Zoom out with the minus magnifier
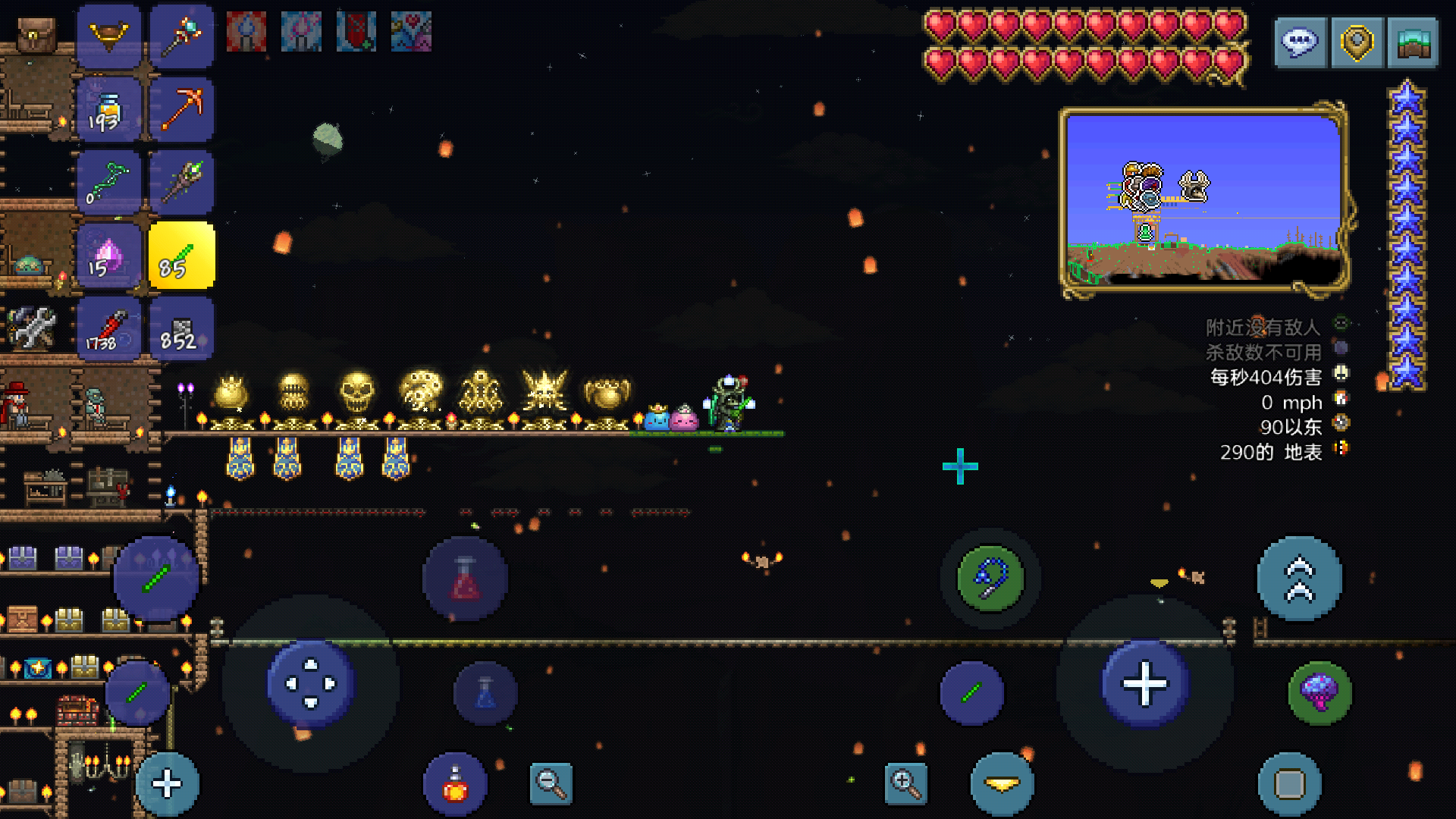 551,783
